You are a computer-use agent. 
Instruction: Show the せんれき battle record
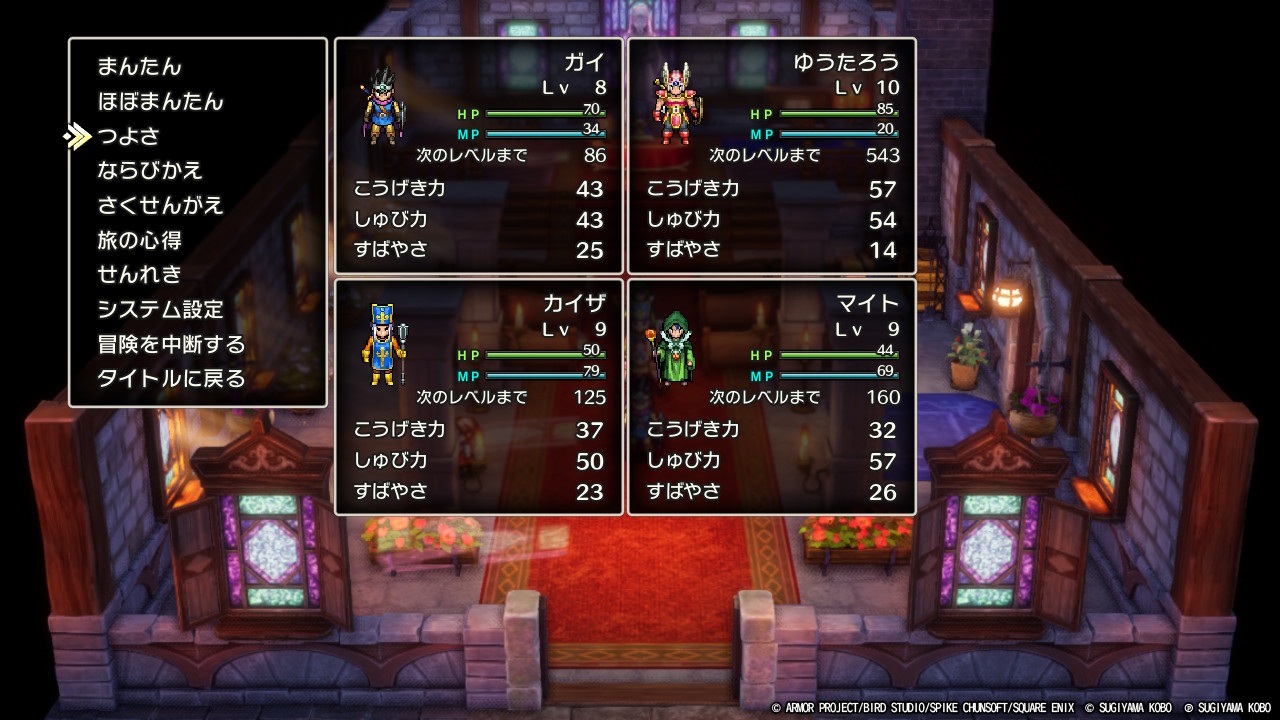(139, 275)
